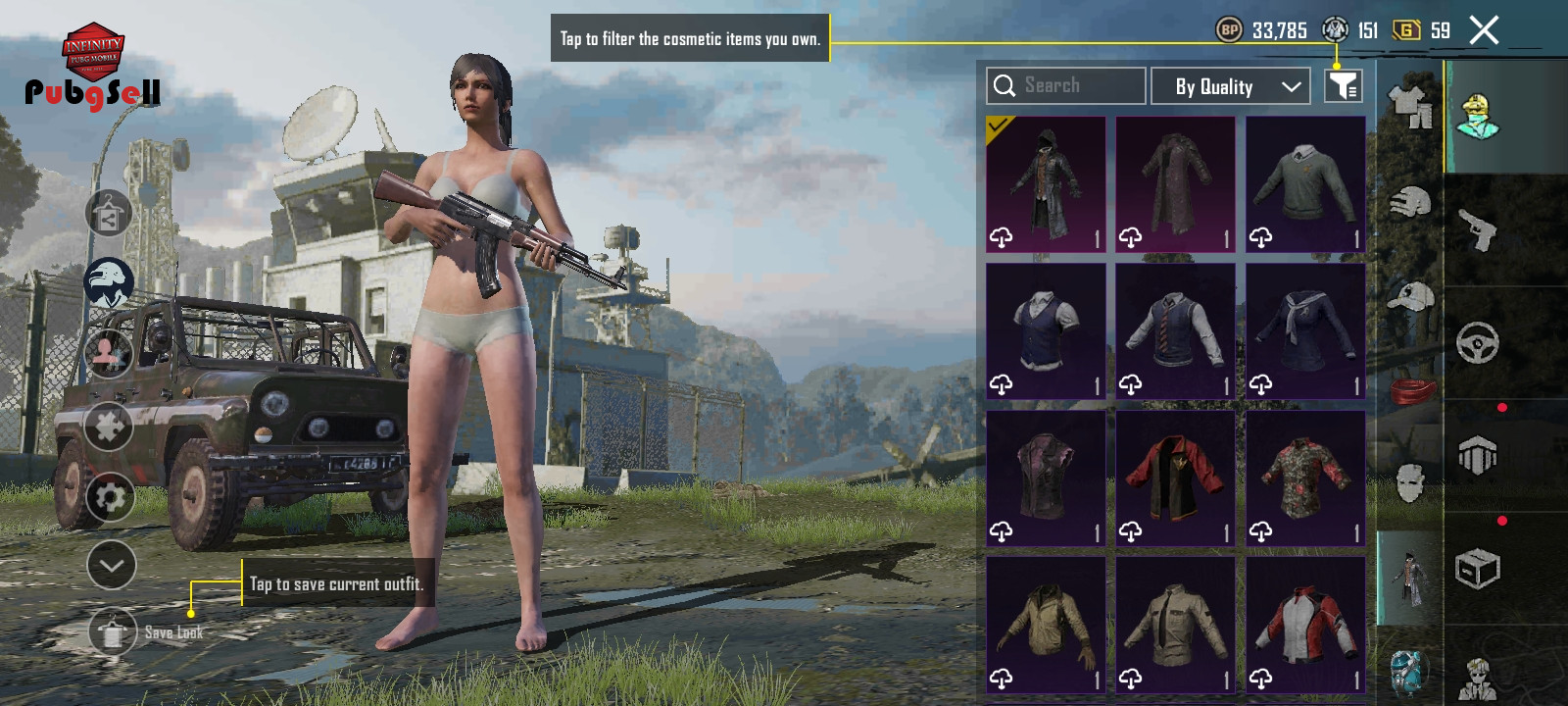This screenshot has width=1568, height=706.
Task: Select the red and white racing jacket
Action: tap(1305, 625)
